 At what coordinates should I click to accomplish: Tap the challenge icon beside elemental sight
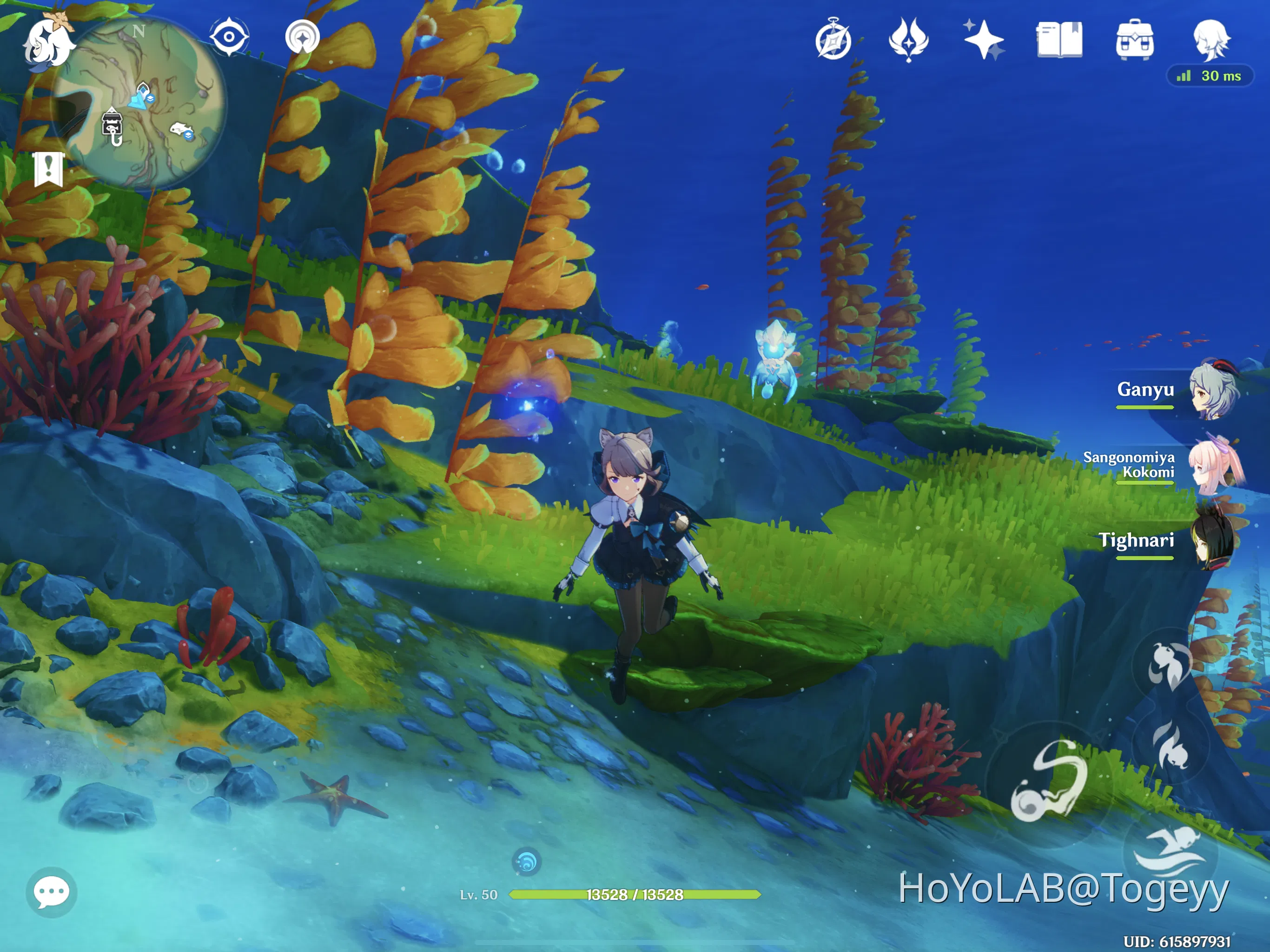point(303,36)
